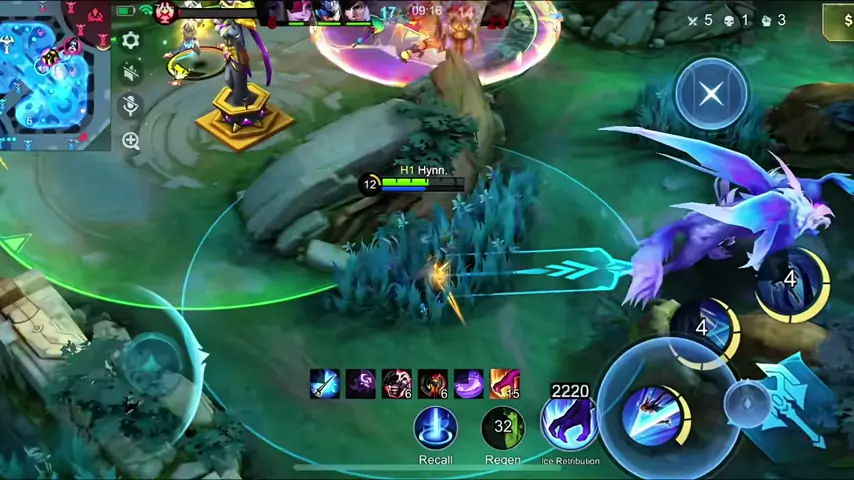854x480 pixels.
Task: Select the last item slot showing 15
Action: tap(505, 384)
